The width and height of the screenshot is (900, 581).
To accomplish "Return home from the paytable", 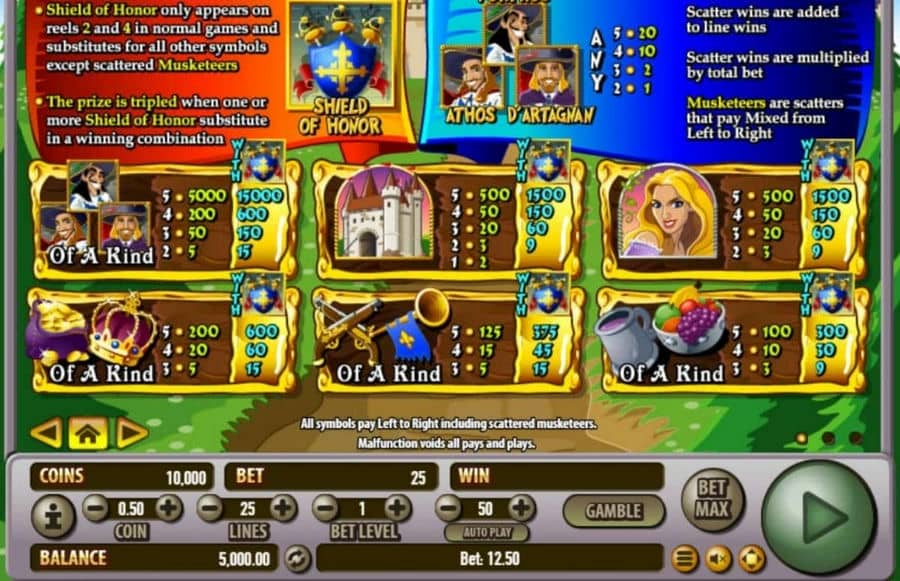I will [x=88, y=432].
